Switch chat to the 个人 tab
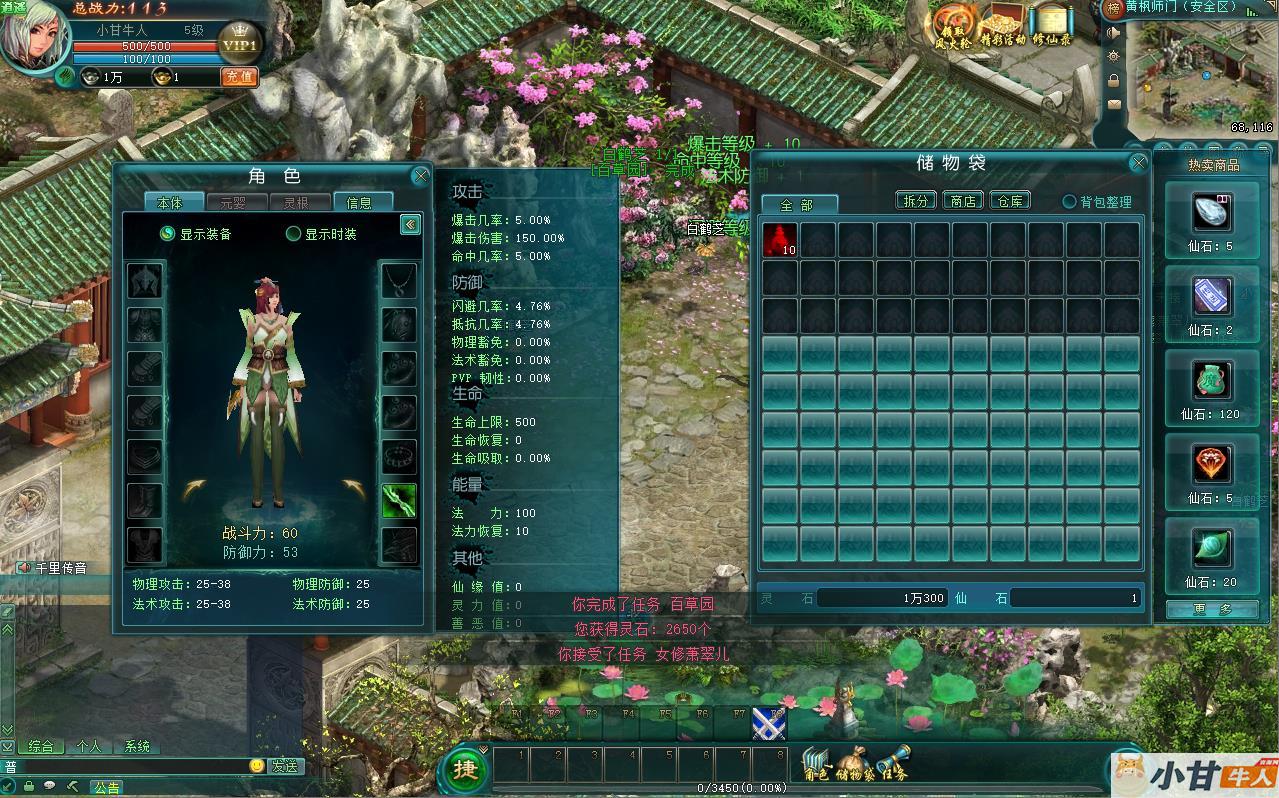1279x798 pixels. [x=89, y=746]
